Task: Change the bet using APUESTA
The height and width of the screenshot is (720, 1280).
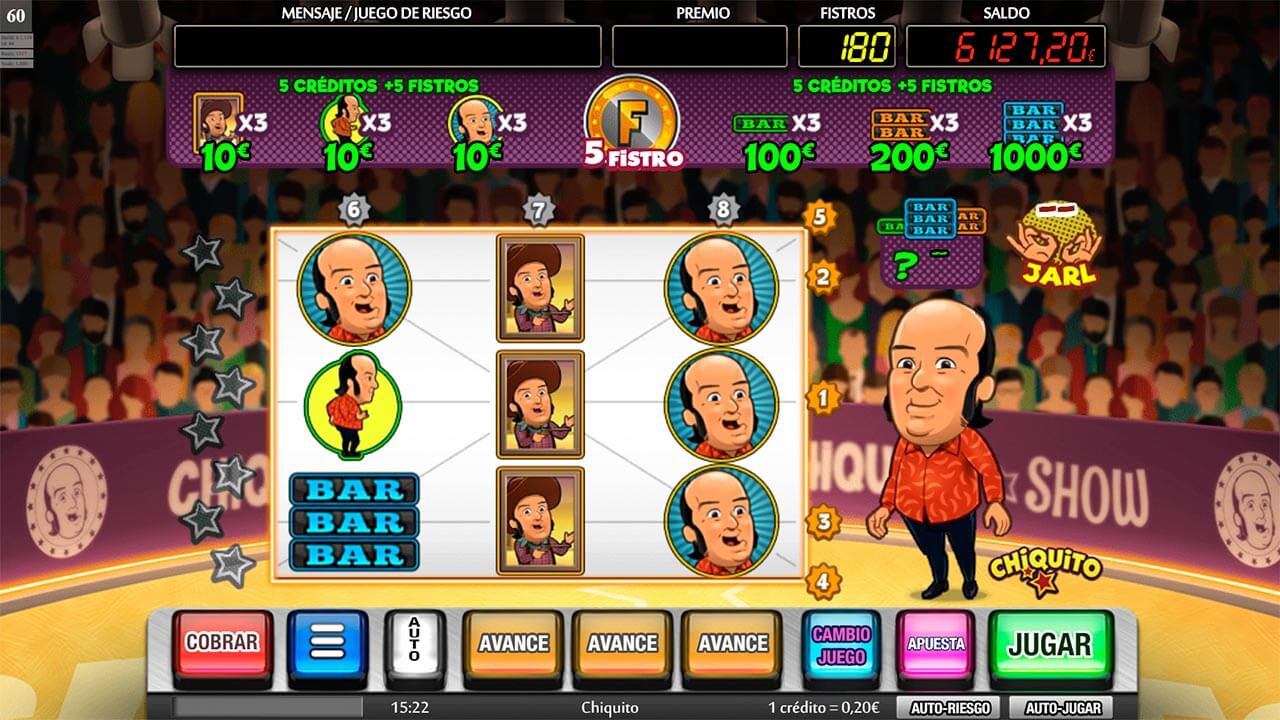Action: coord(935,644)
